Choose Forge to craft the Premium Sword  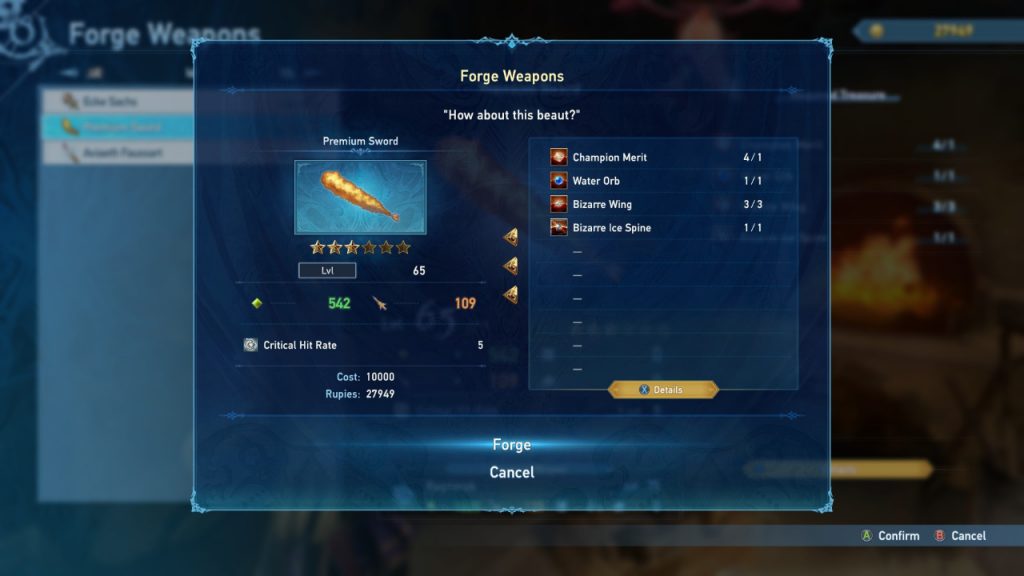511,445
